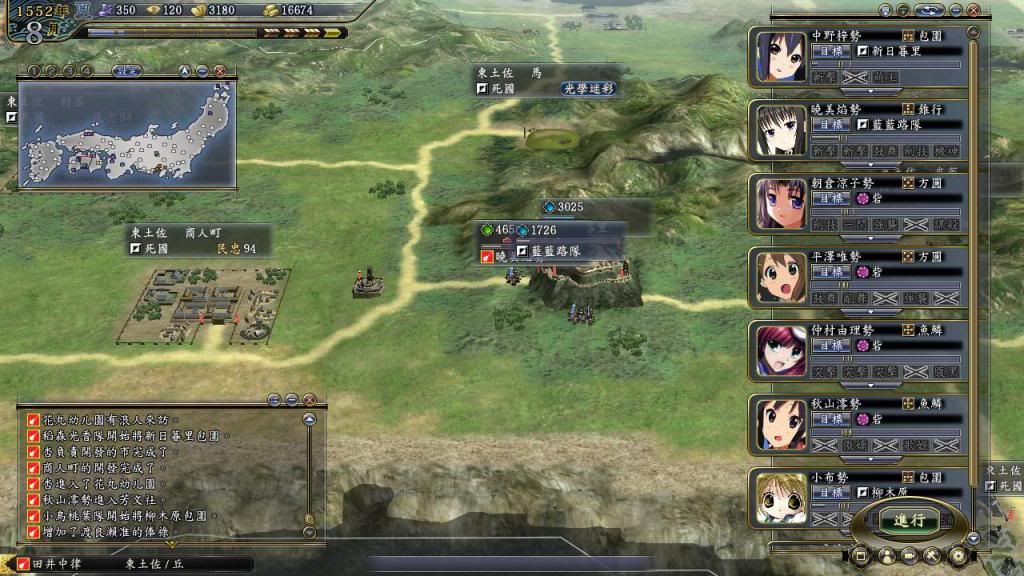Open the minimap 設定 settings button

[x=127, y=71]
